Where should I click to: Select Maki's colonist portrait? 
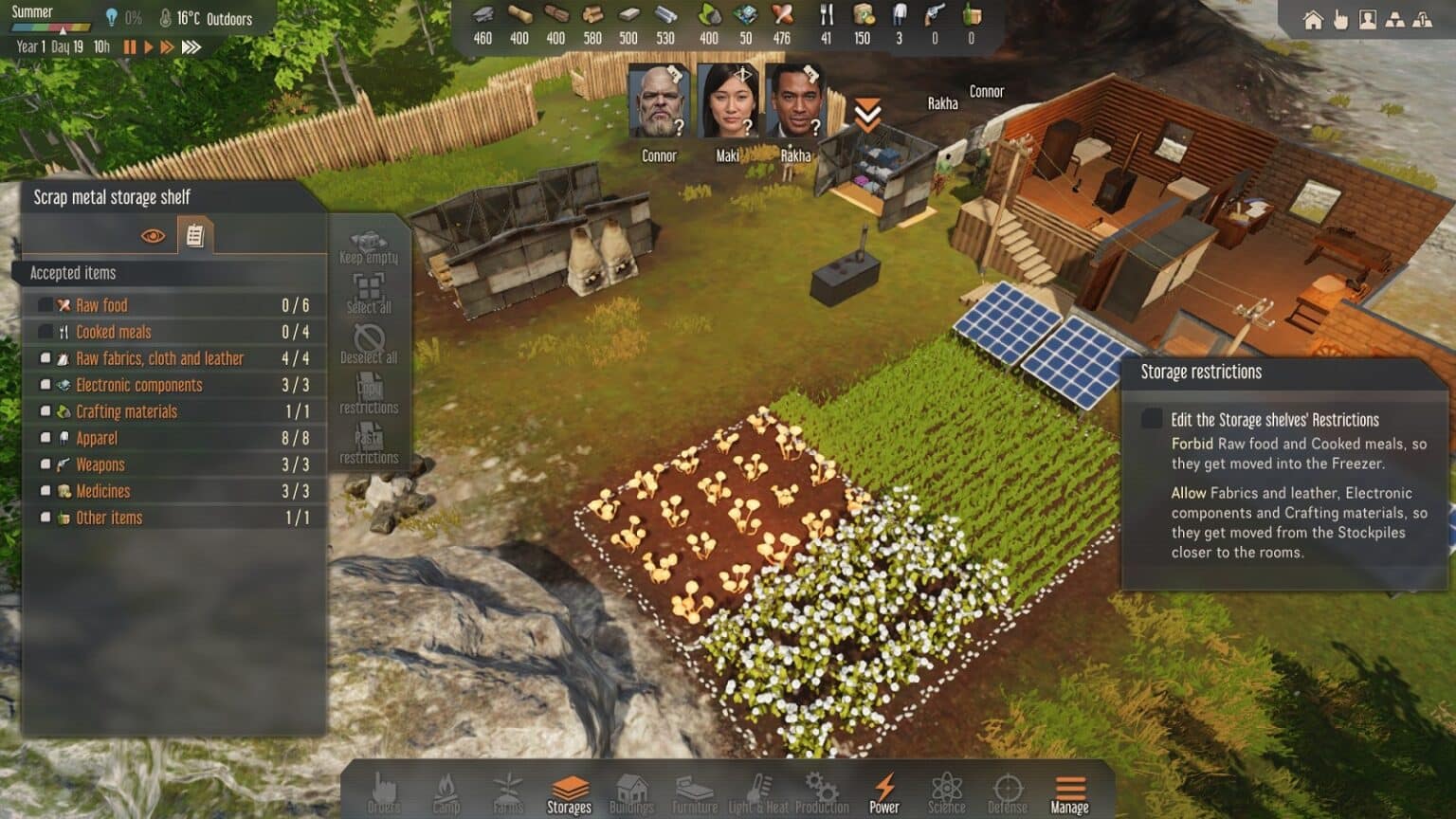tap(727, 102)
